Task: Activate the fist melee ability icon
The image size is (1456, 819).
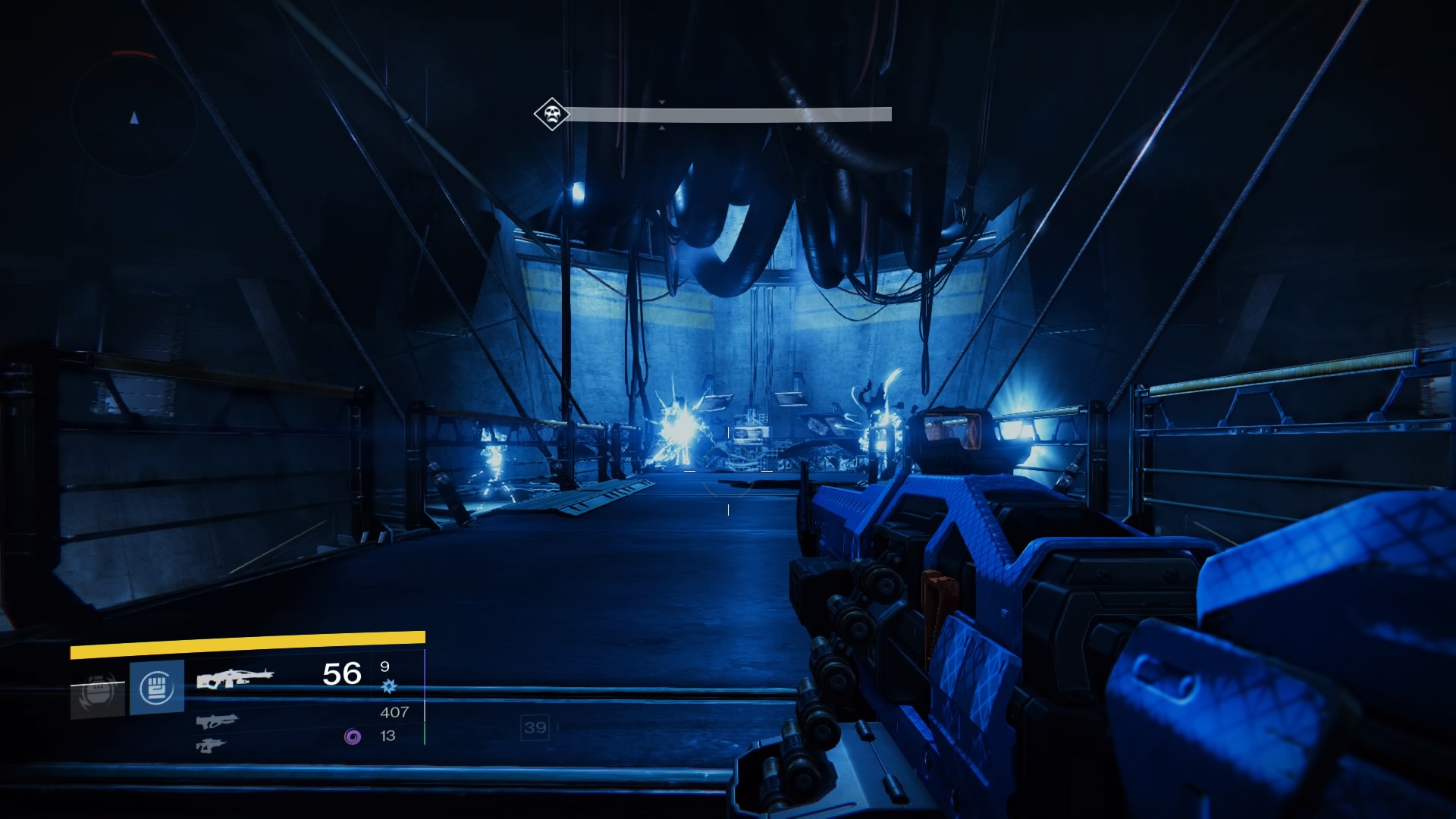Action: [157, 688]
